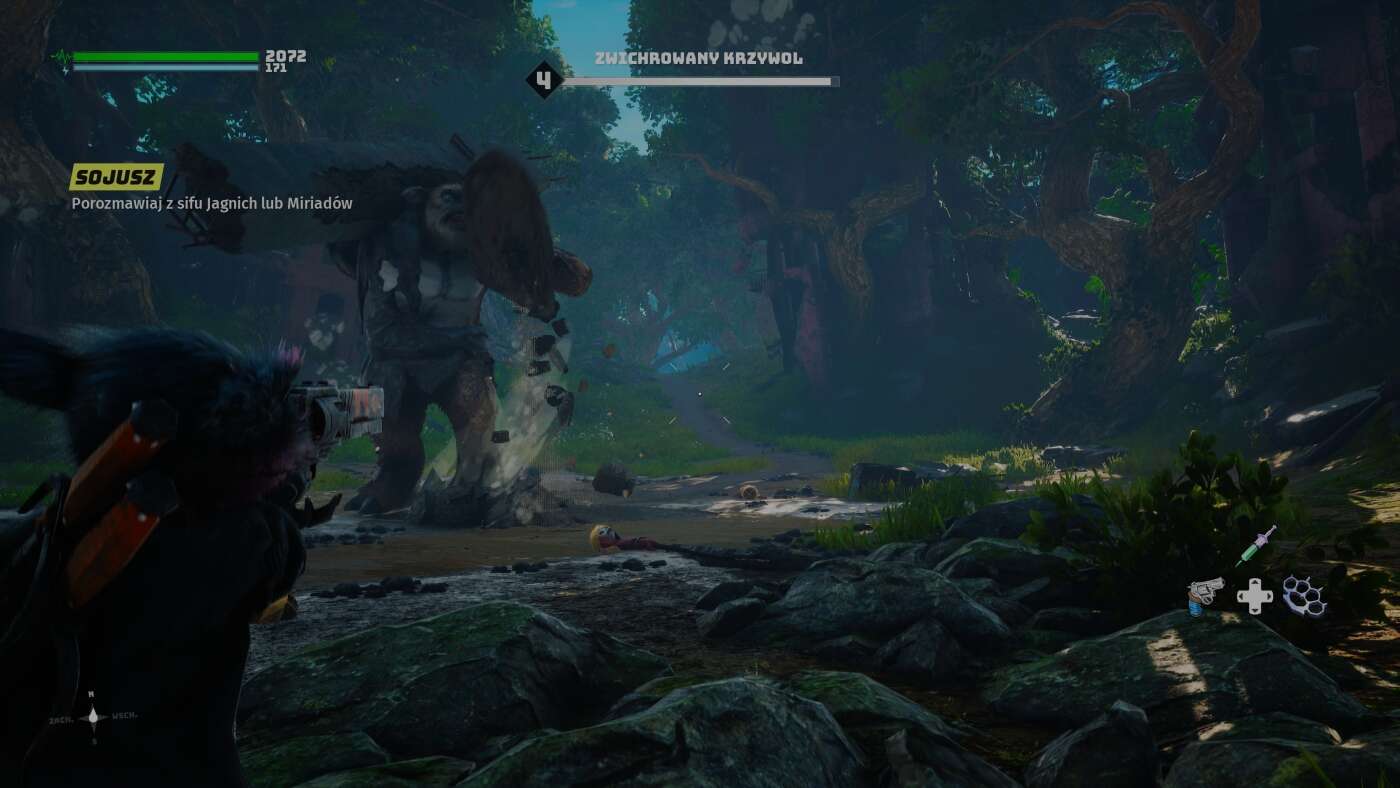Click the d-pad quick-select icon

coord(1253,597)
